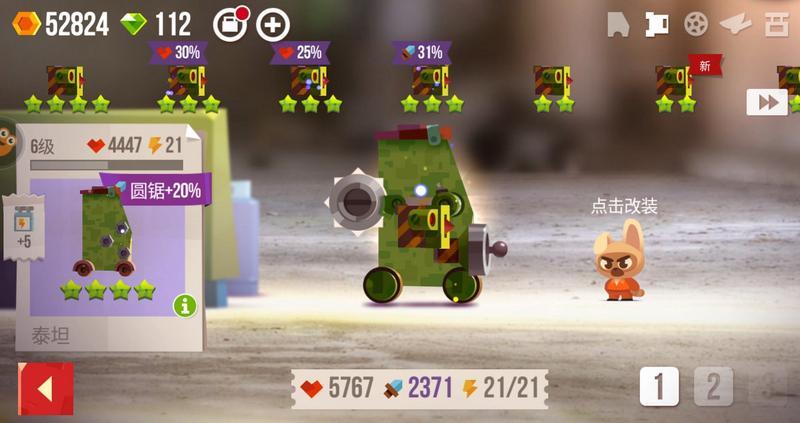The height and width of the screenshot is (423, 800).
Task: Switch to the weapons parts category
Action: click(x=656, y=24)
